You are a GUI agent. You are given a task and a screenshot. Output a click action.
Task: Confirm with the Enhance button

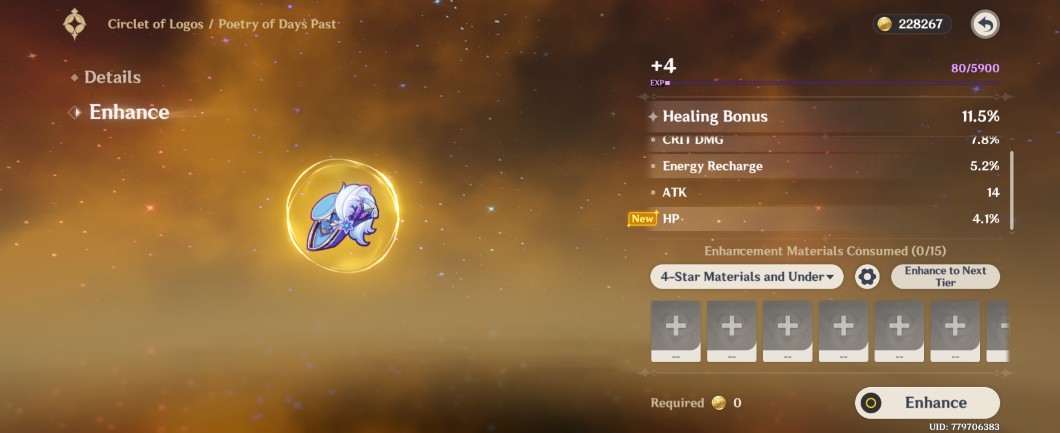tap(927, 402)
